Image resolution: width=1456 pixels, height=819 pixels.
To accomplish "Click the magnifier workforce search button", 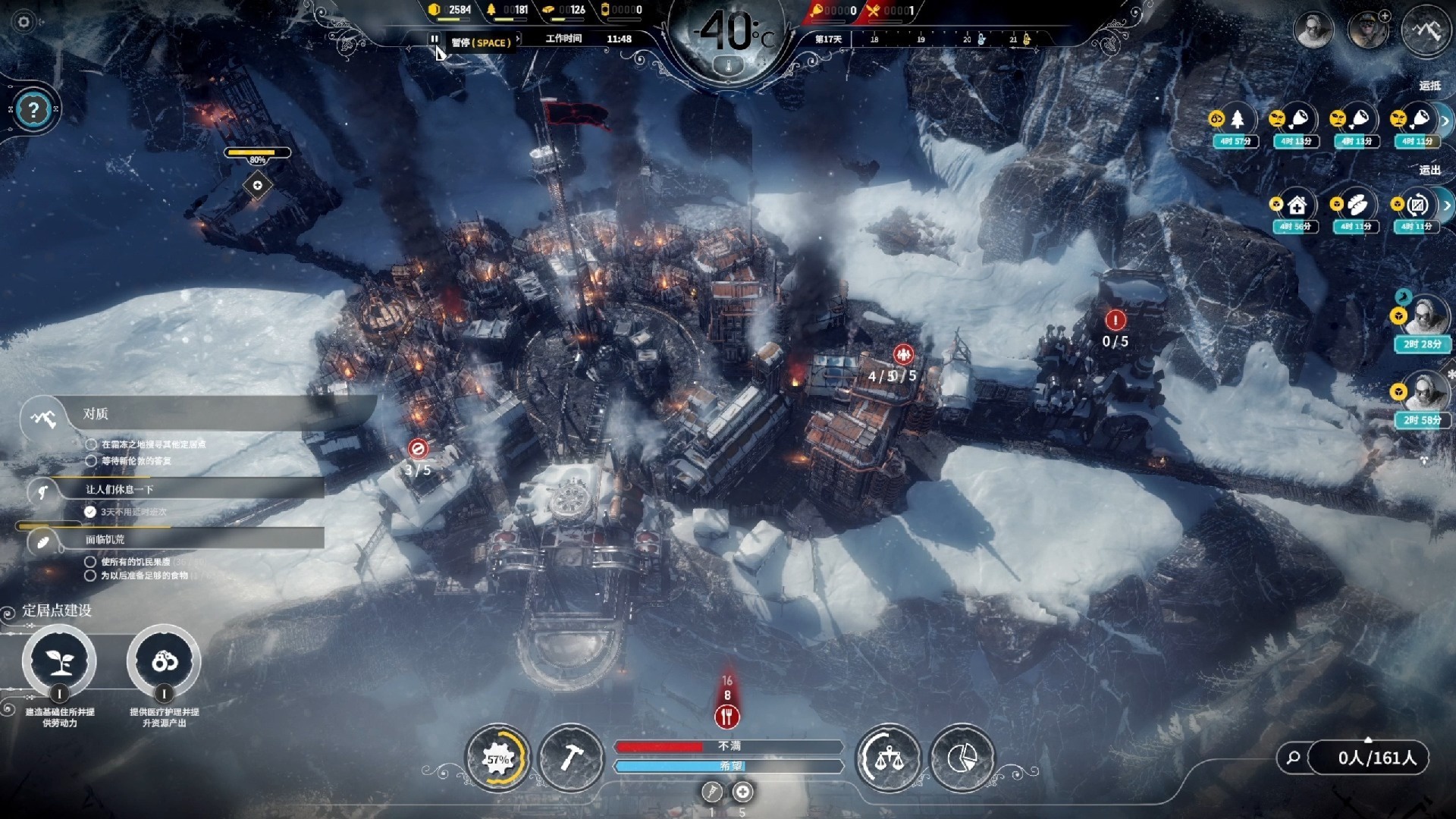I will [x=1294, y=758].
